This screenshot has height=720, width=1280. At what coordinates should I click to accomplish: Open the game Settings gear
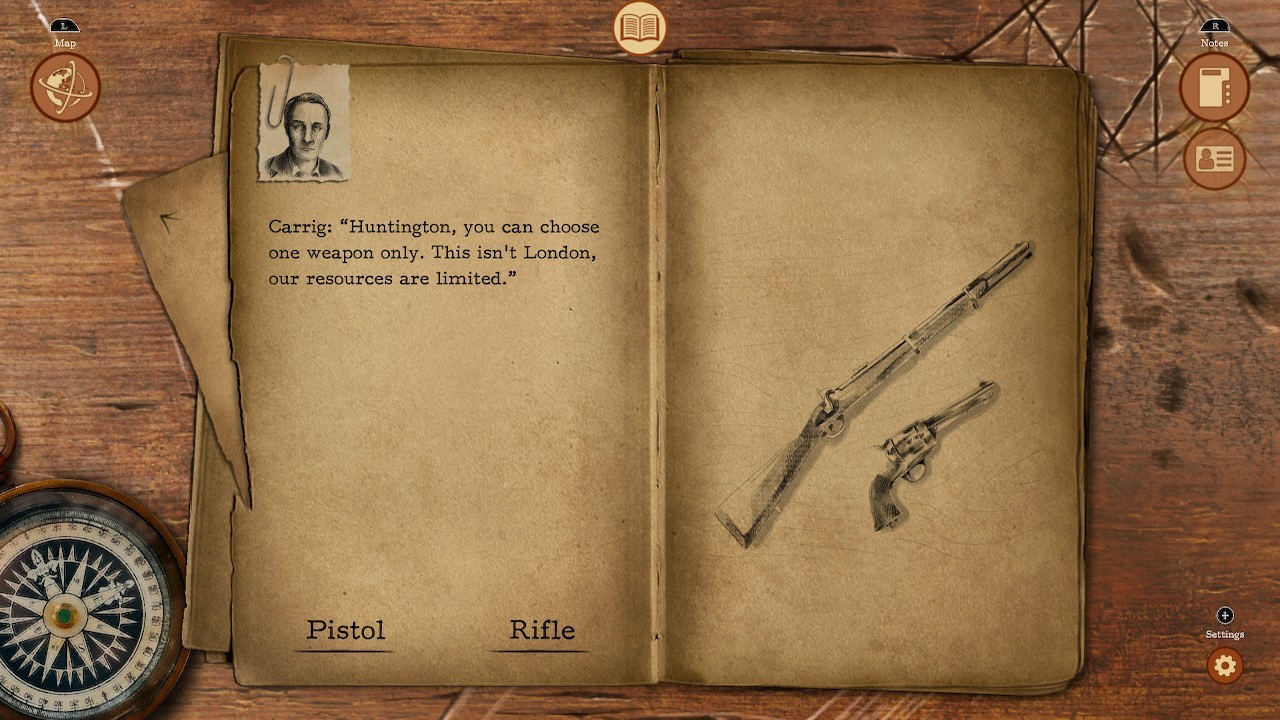pos(1224,666)
